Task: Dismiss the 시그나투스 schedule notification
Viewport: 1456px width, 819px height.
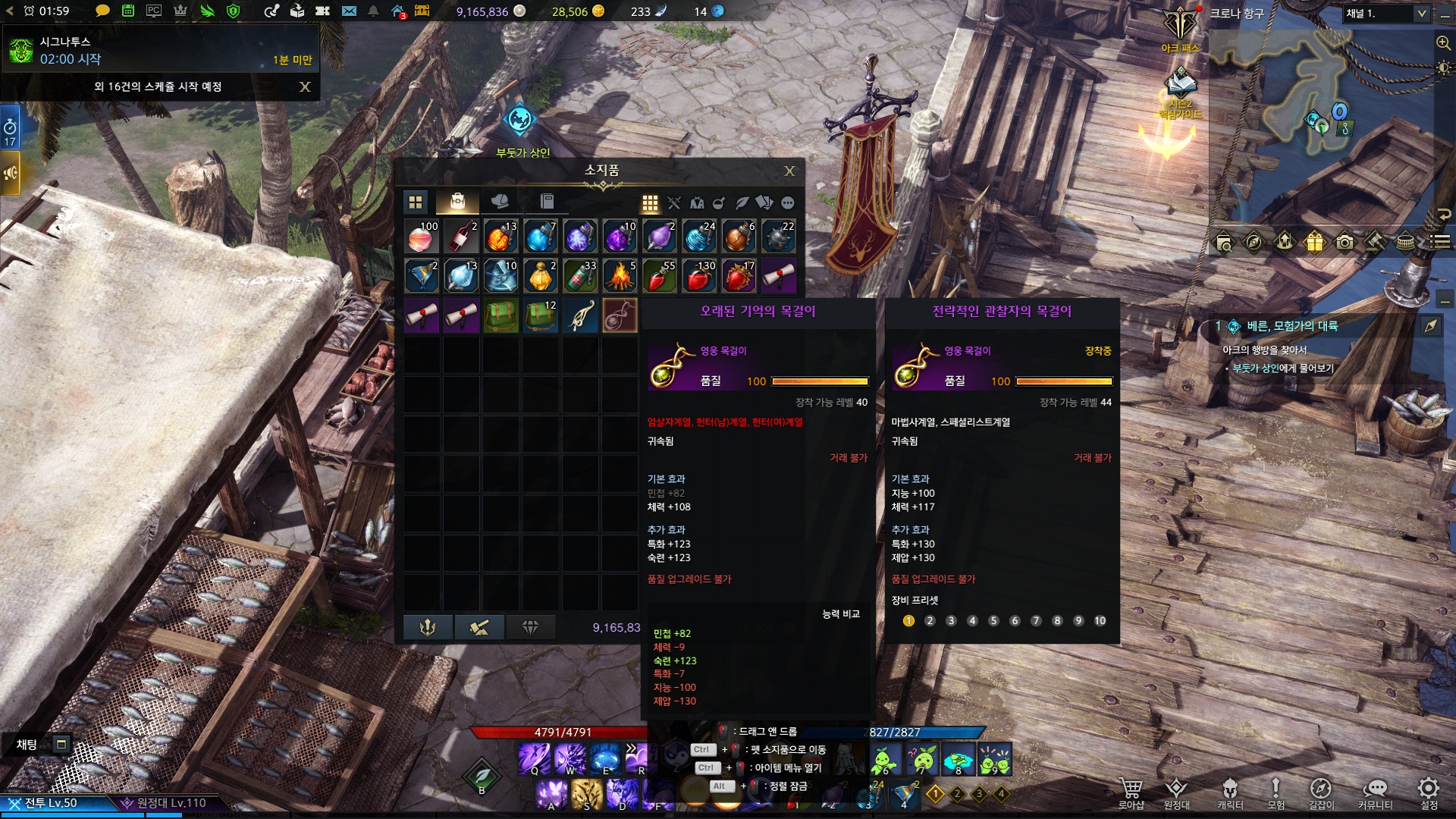Action: click(305, 87)
